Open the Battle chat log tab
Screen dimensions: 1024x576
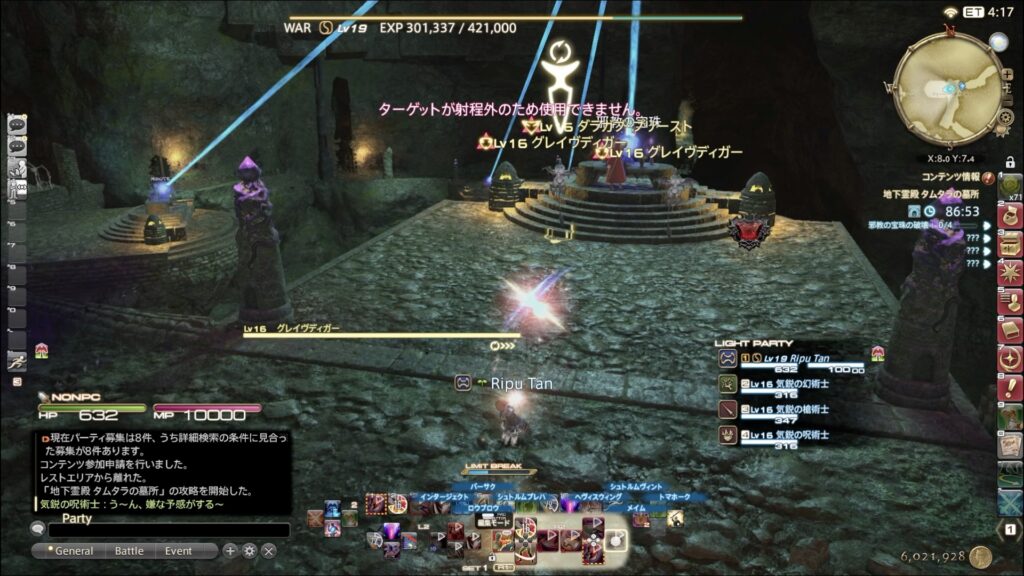click(129, 551)
